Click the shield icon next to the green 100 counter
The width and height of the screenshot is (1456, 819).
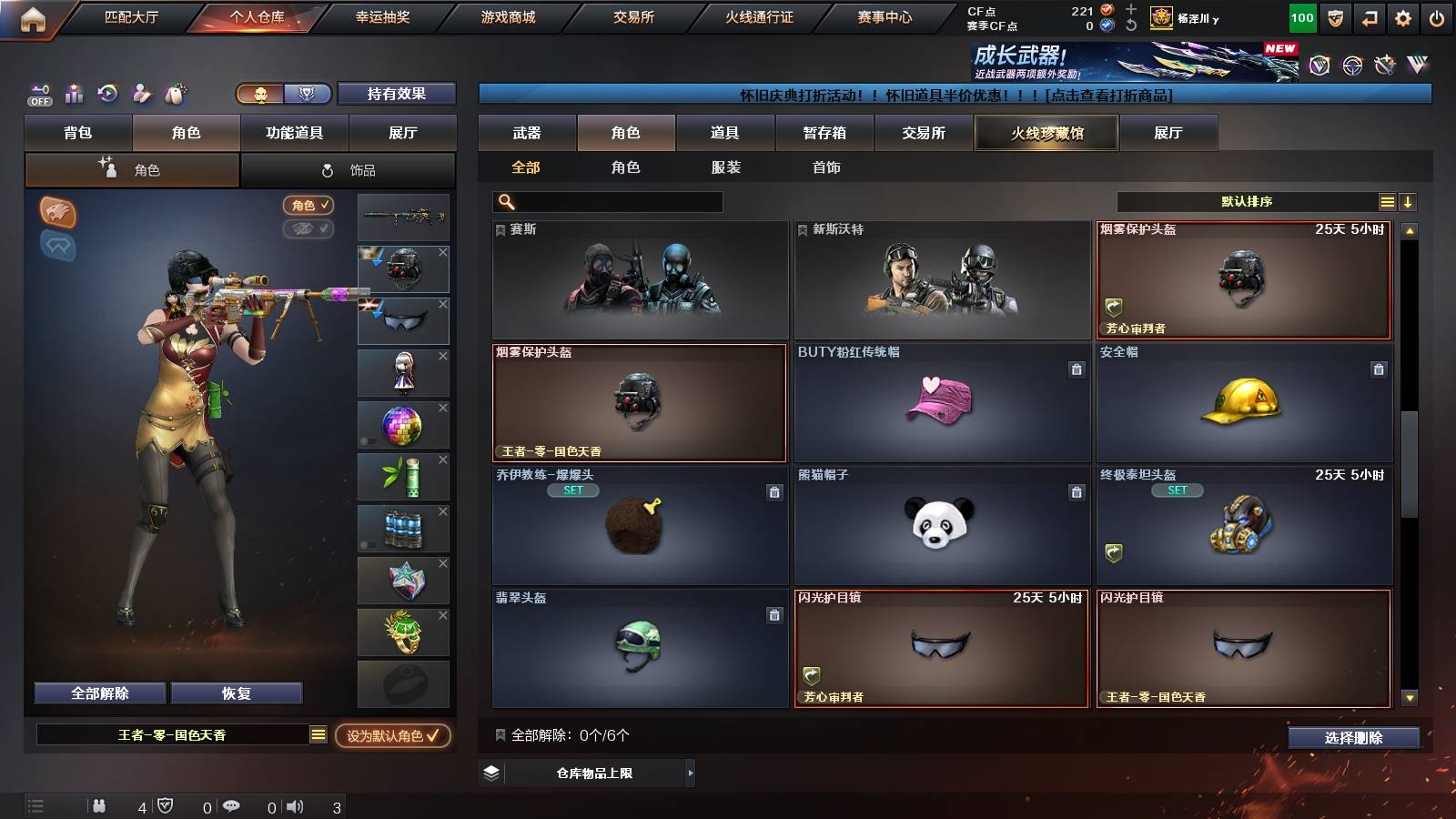coord(1334,17)
